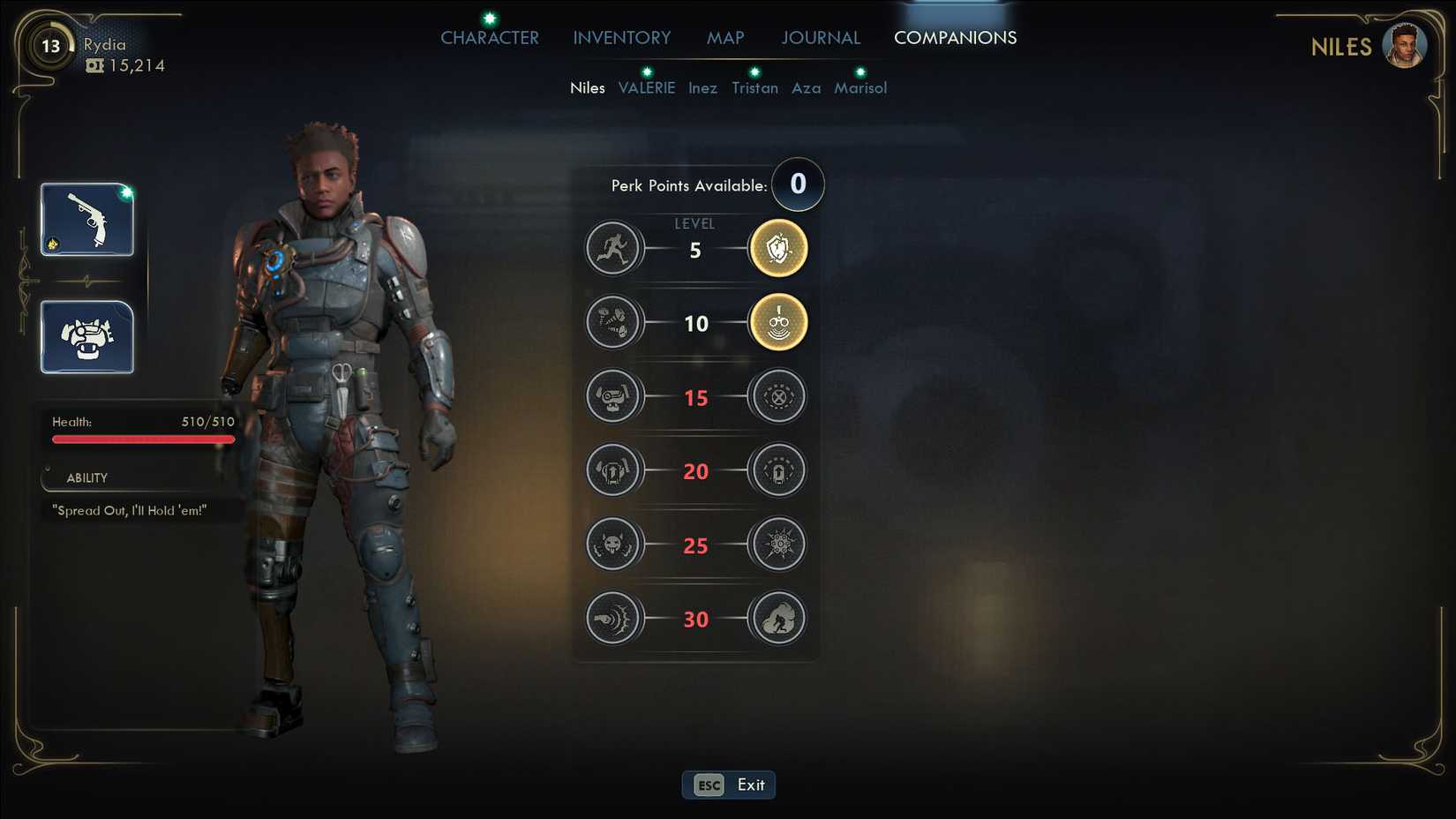Screen dimensions: 1456x819
Task: Select the Companions tab
Action: point(955,38)
